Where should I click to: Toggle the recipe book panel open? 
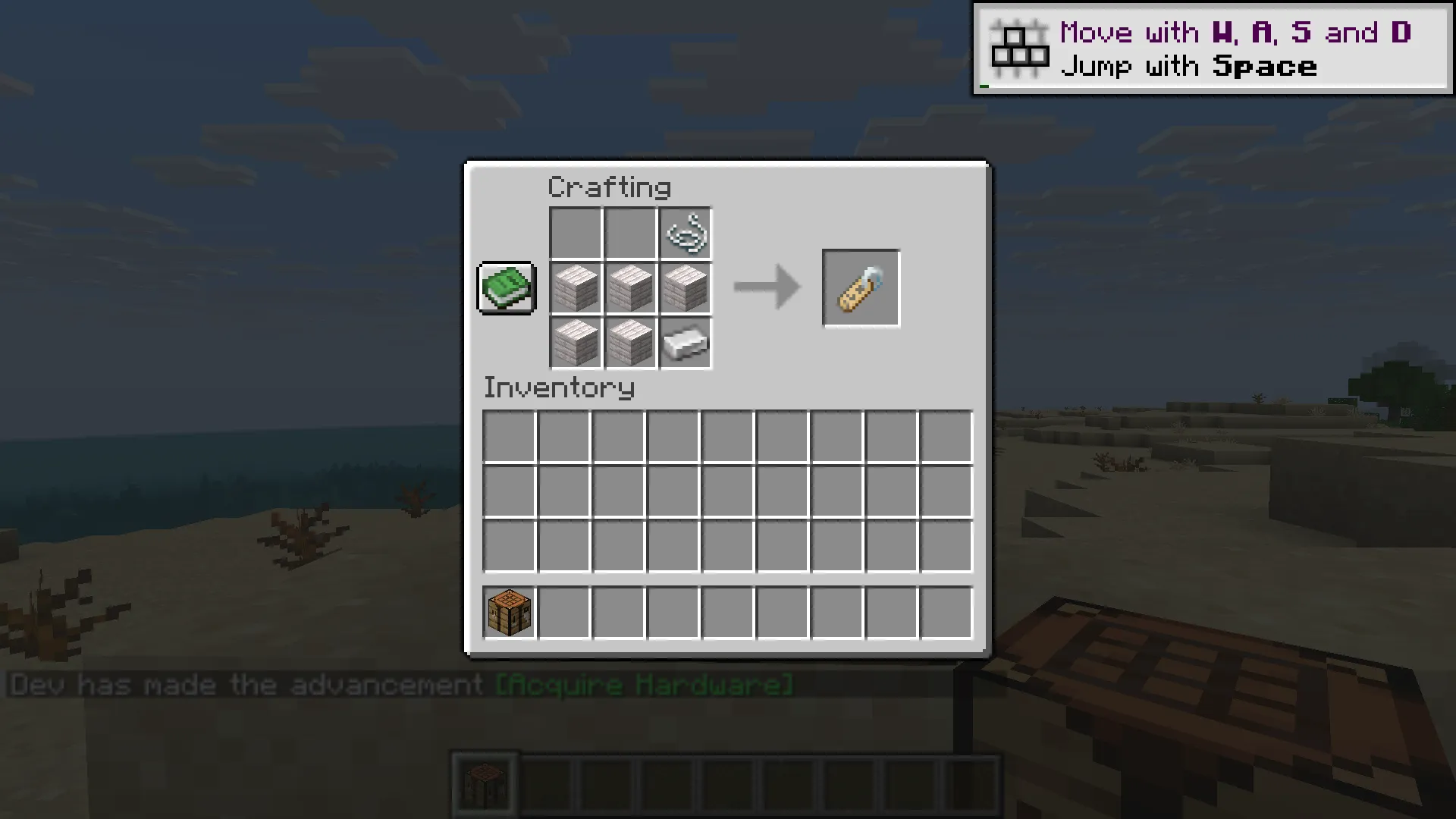(x=506, y=288)
